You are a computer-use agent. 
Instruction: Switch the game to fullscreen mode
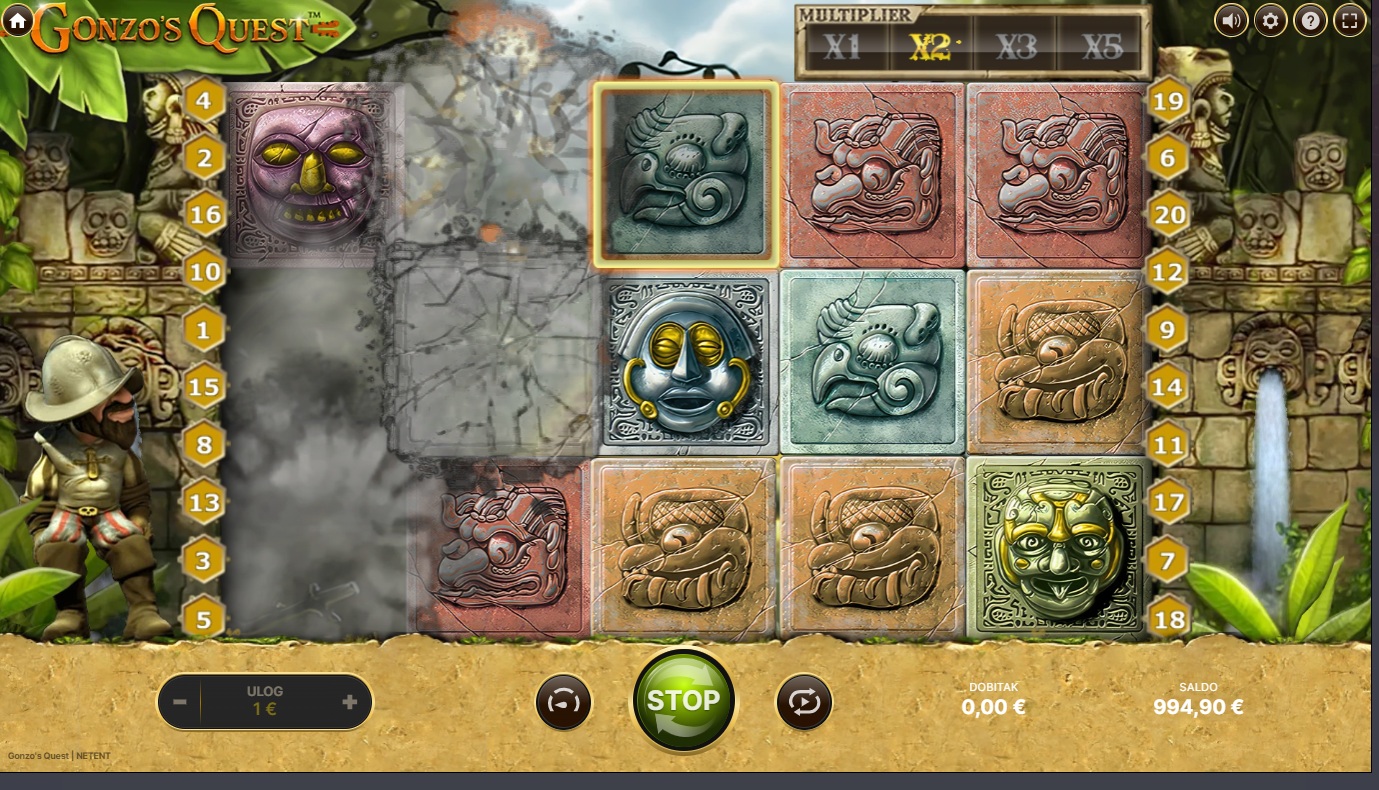[1349, 19]
